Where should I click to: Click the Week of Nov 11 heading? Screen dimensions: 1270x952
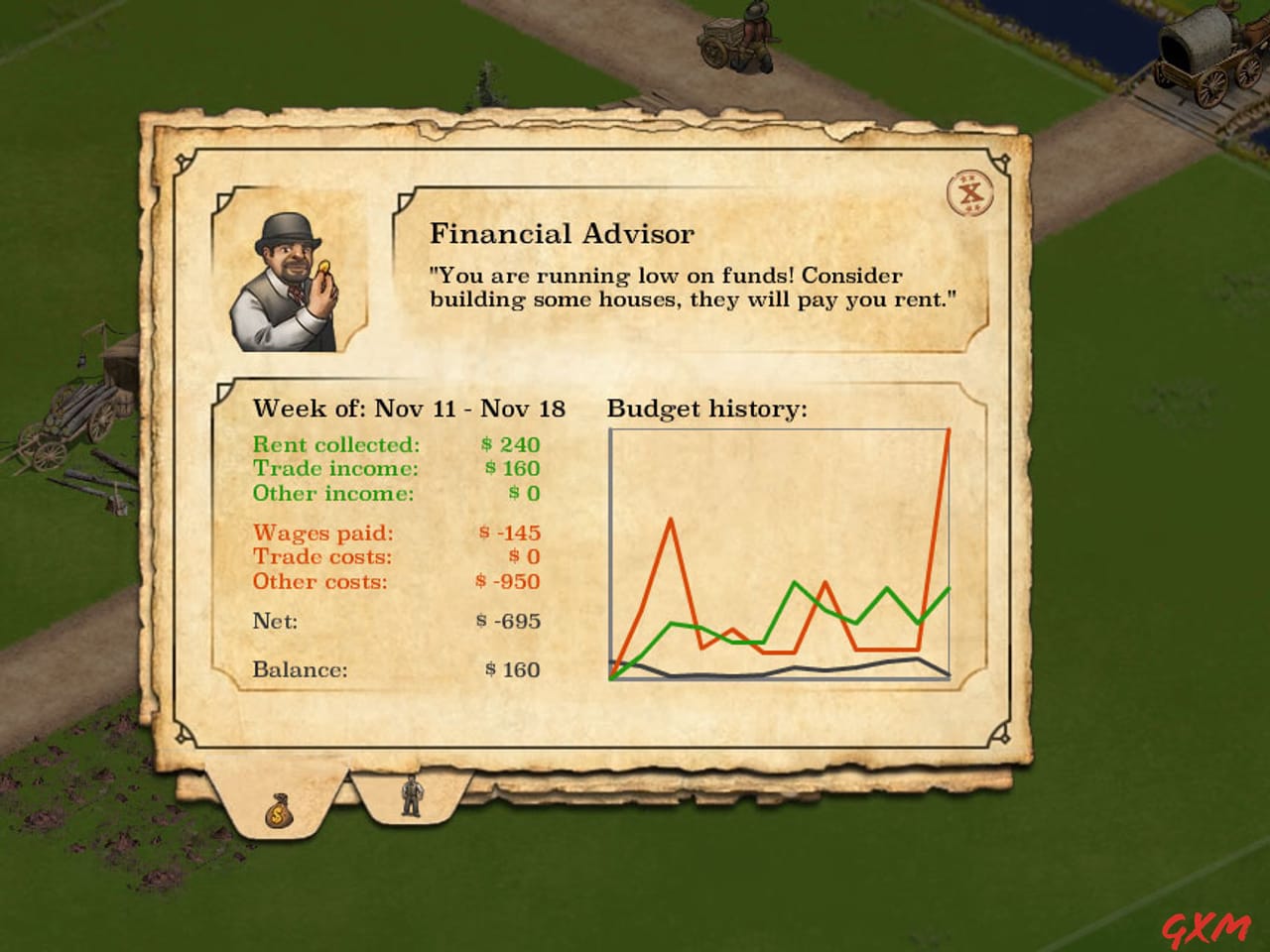409,408
